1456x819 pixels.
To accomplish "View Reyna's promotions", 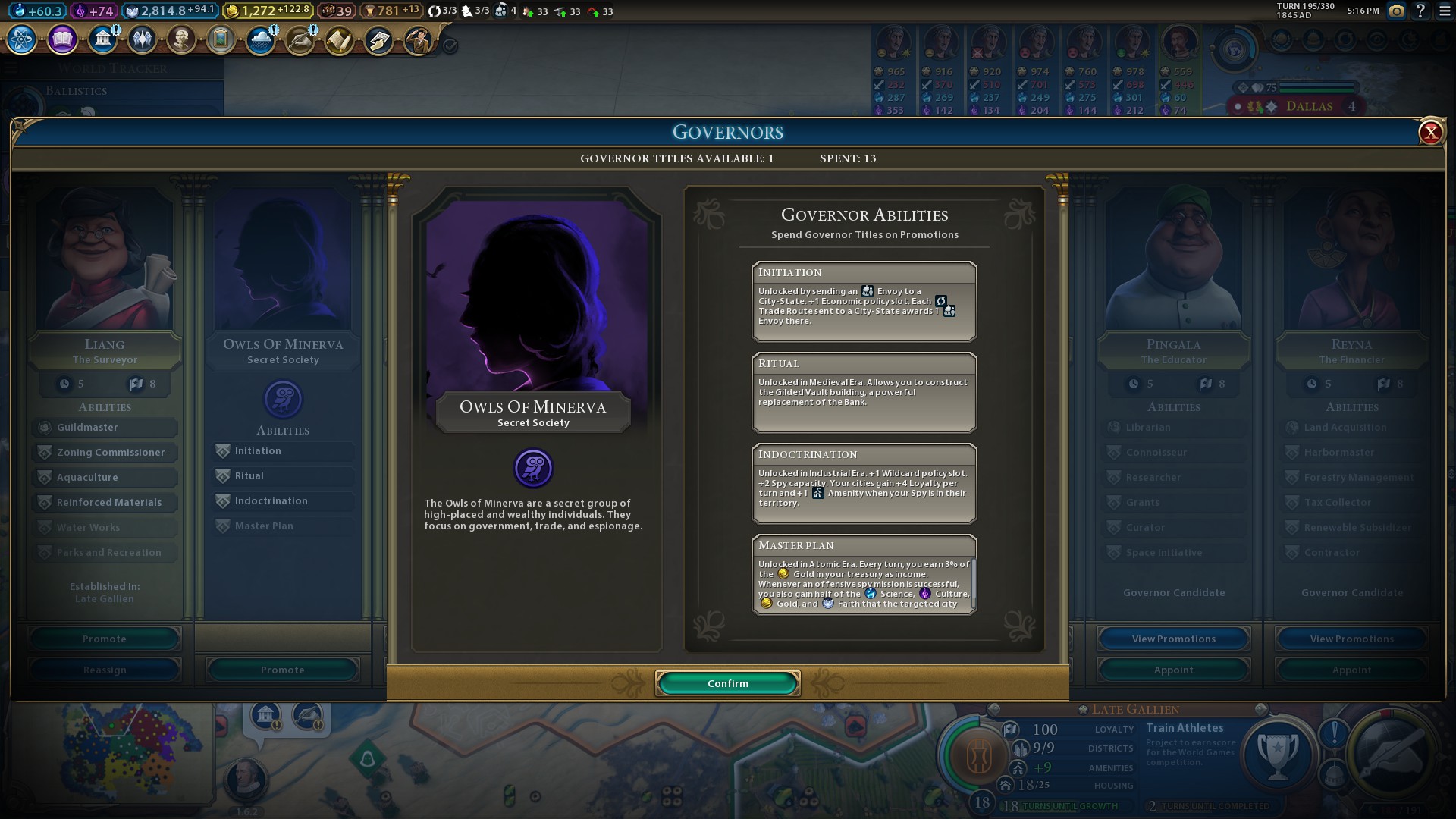I will pos(1351,639).
